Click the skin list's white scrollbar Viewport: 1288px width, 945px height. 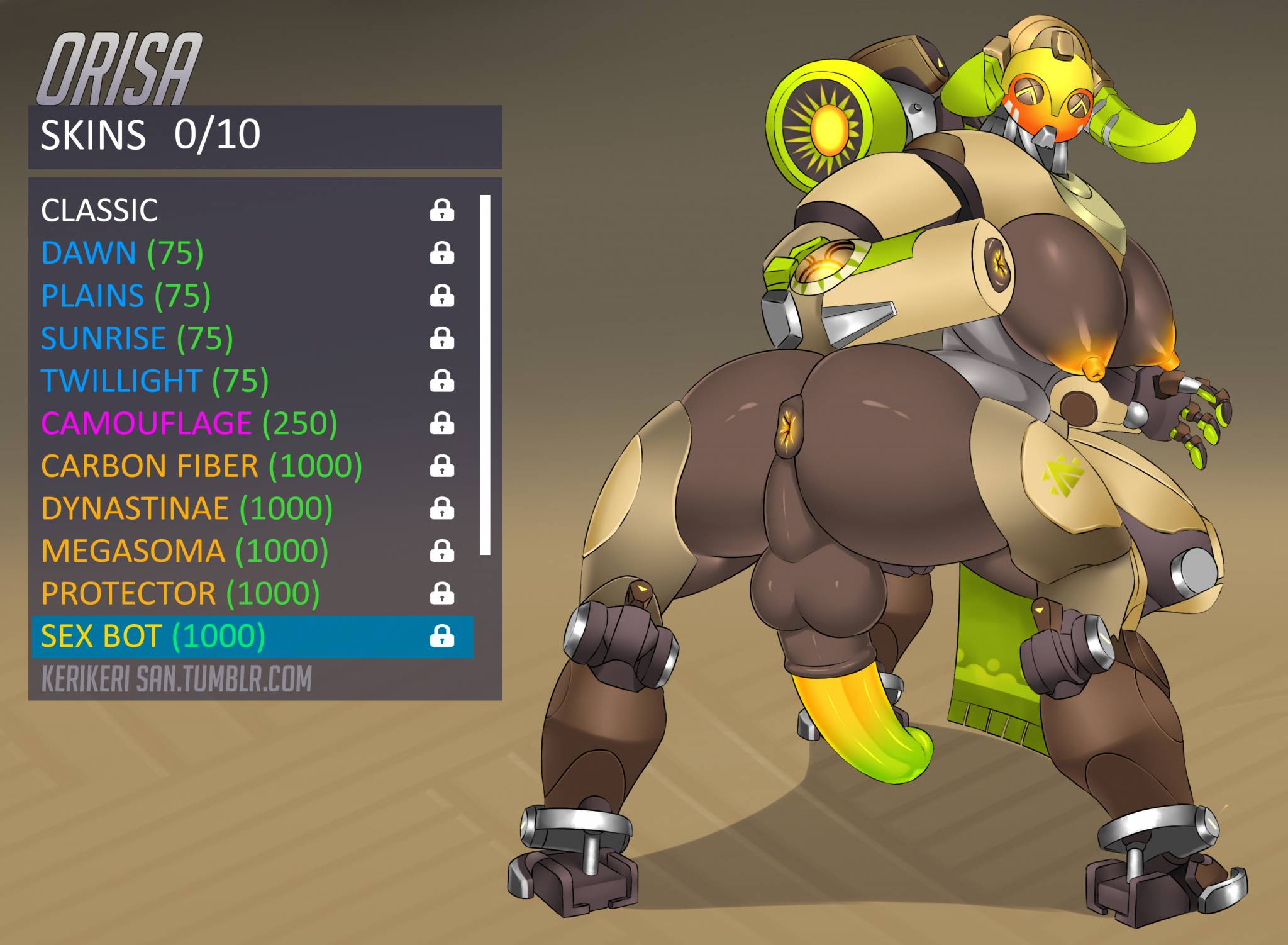(485, 375)
